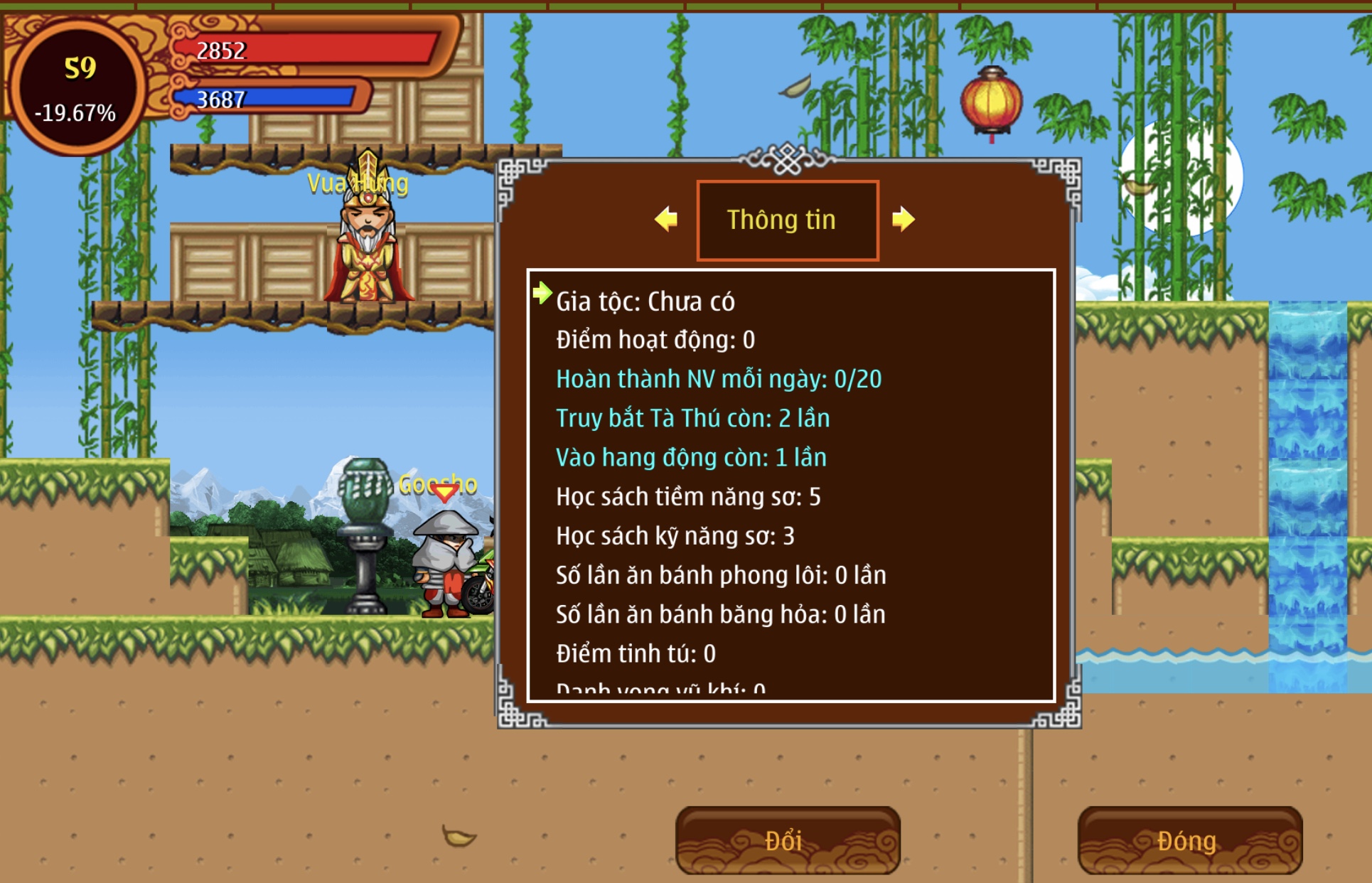The width and height of the screenshot is (1372, 883).
Task: Select Học sách kỹ năng sơ row
Action: [675, 535]
